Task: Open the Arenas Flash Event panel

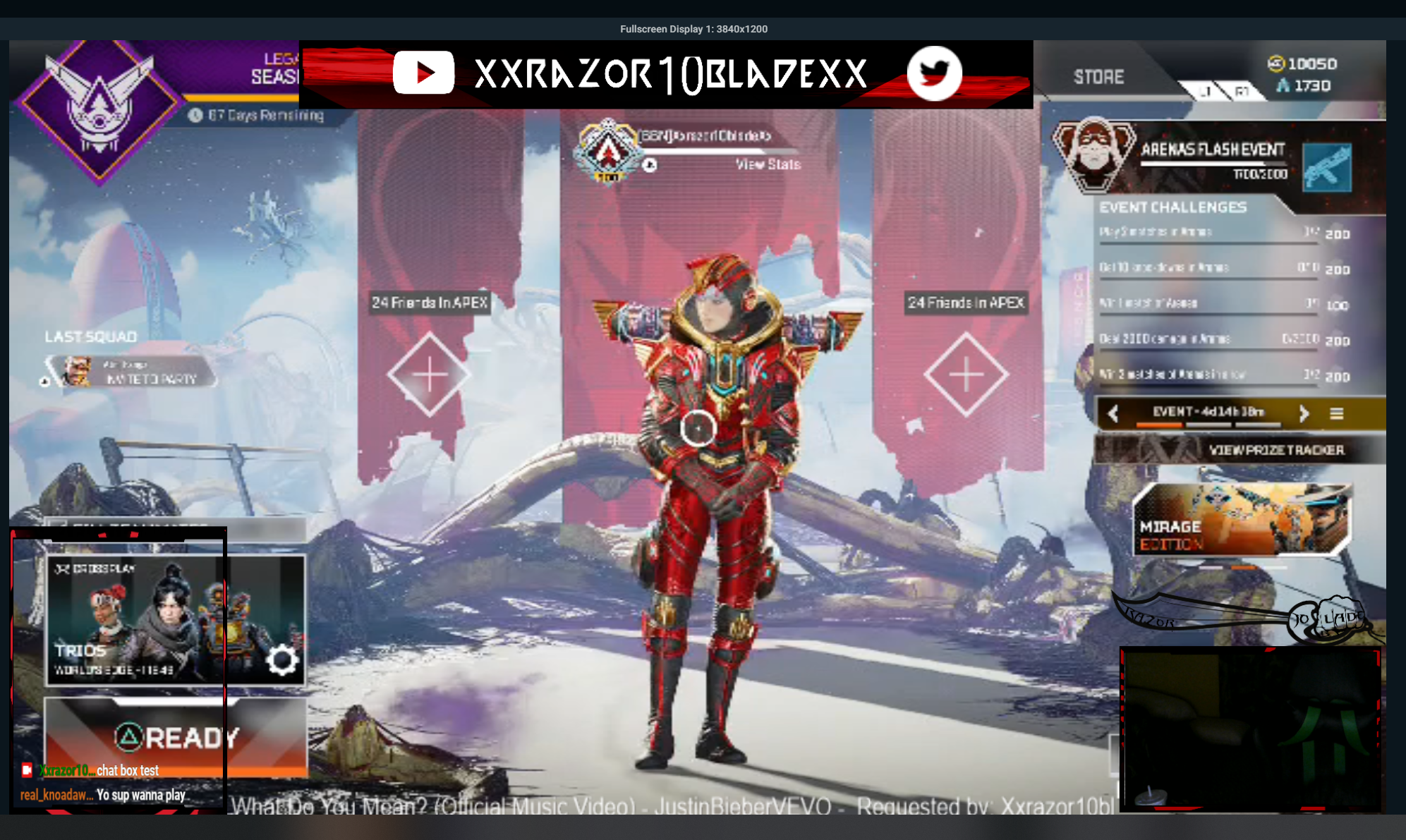Action: (1213, 159)
